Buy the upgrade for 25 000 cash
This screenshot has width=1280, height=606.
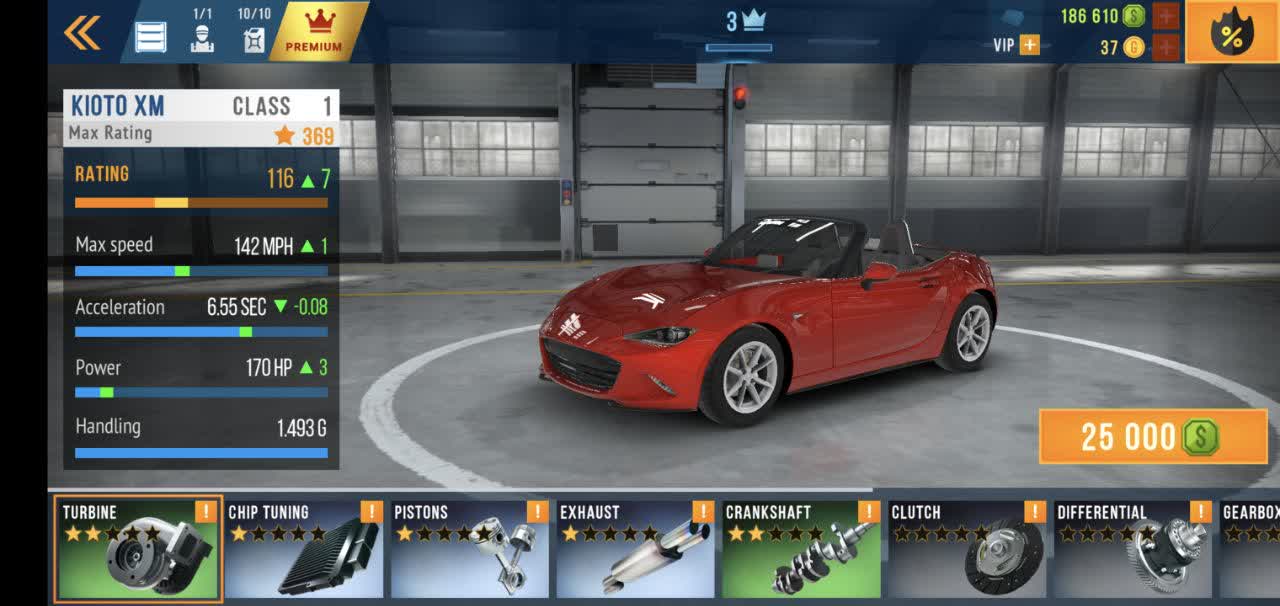pyautogui.click(x=1153, y=437)
